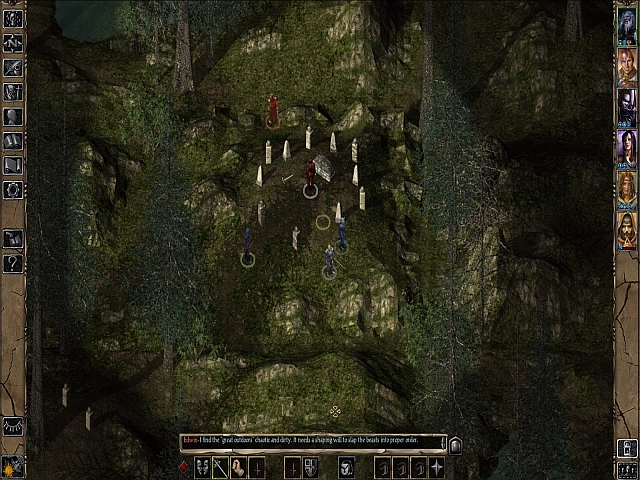This screenshot has width=640, height=480.
Task: Select the orange-hooded Edwin portrait
Action: 626,230
